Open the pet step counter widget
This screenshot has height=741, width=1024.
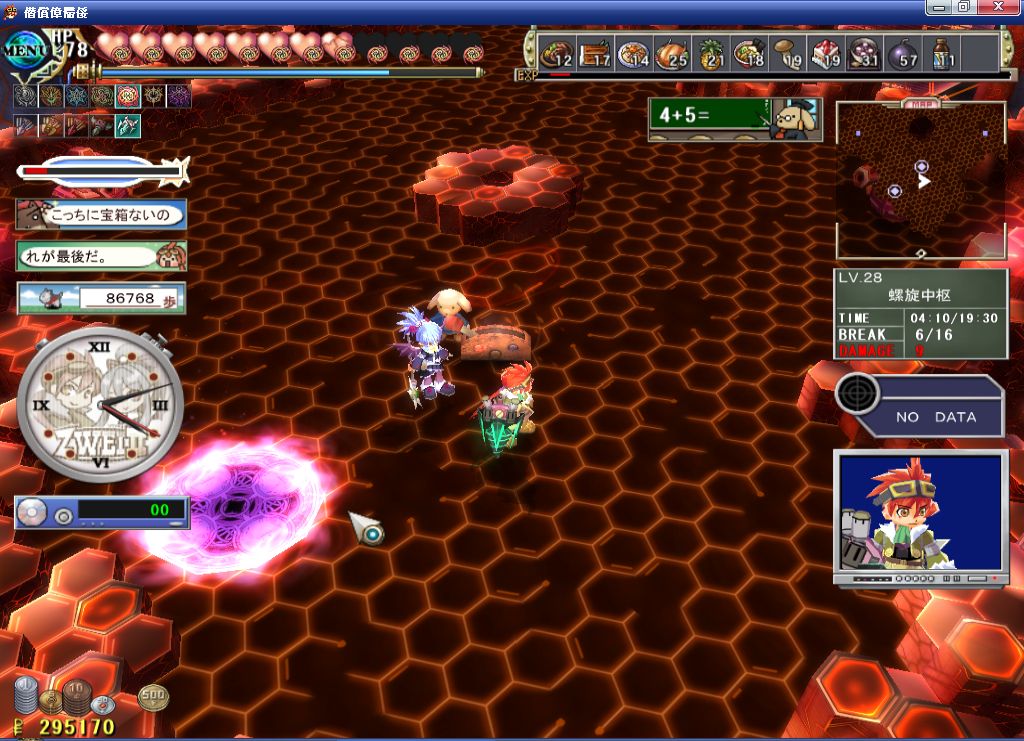tap(101, 298)
